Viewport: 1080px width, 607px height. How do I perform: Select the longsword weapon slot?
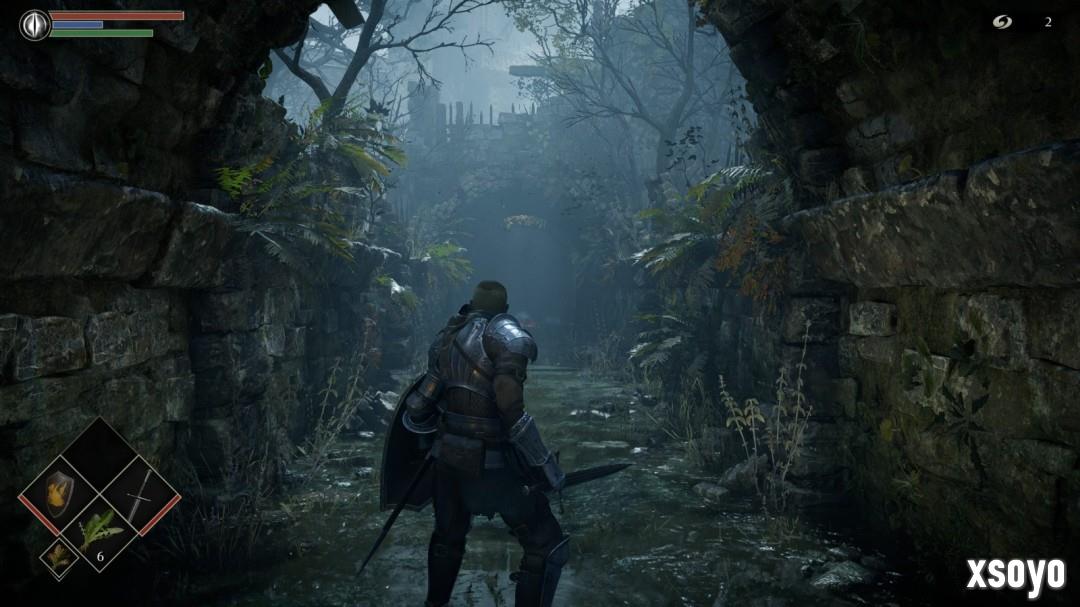point(140,493)
